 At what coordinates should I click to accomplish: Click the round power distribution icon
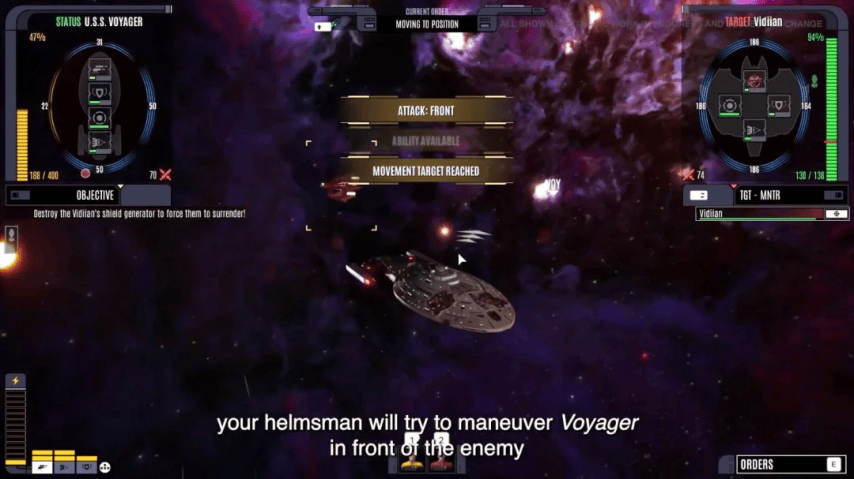(105, 466)
